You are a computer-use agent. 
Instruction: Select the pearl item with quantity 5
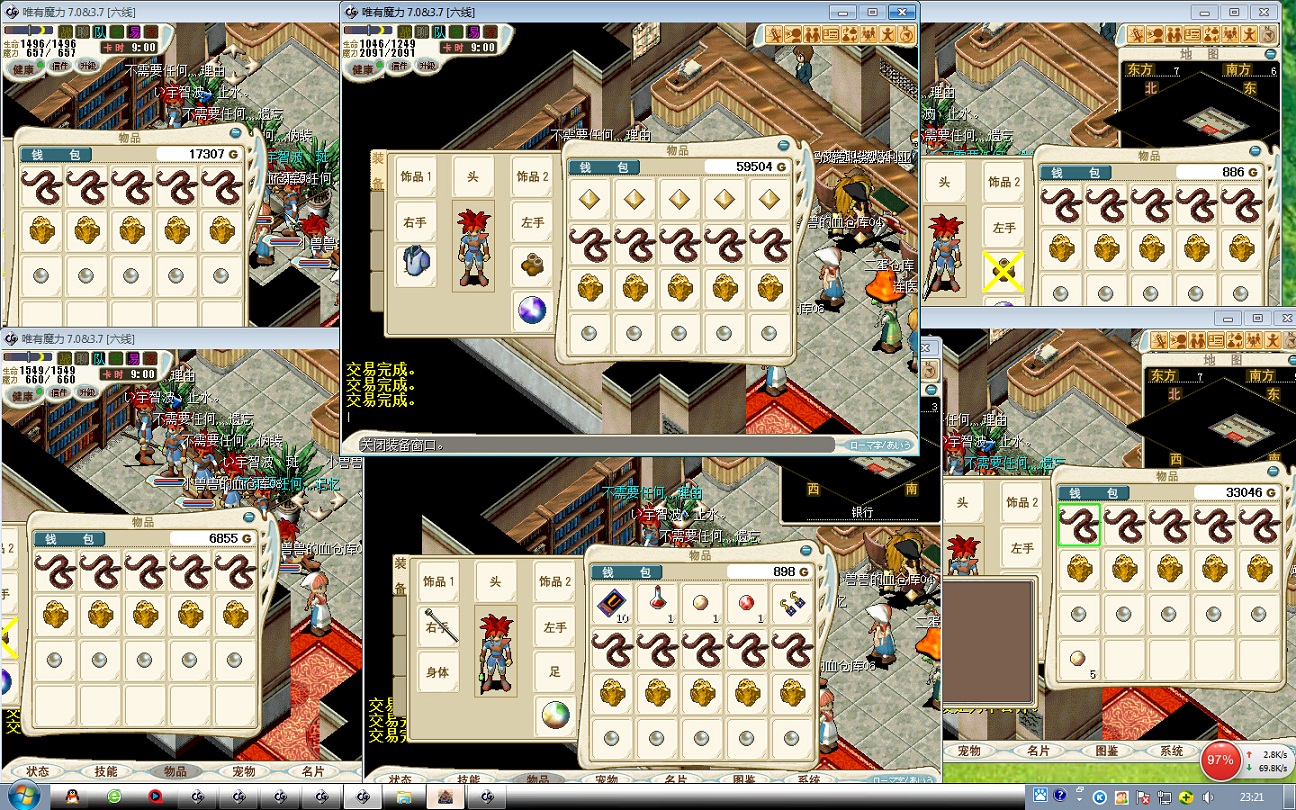pyautogui.click(x=1079, y=661)
